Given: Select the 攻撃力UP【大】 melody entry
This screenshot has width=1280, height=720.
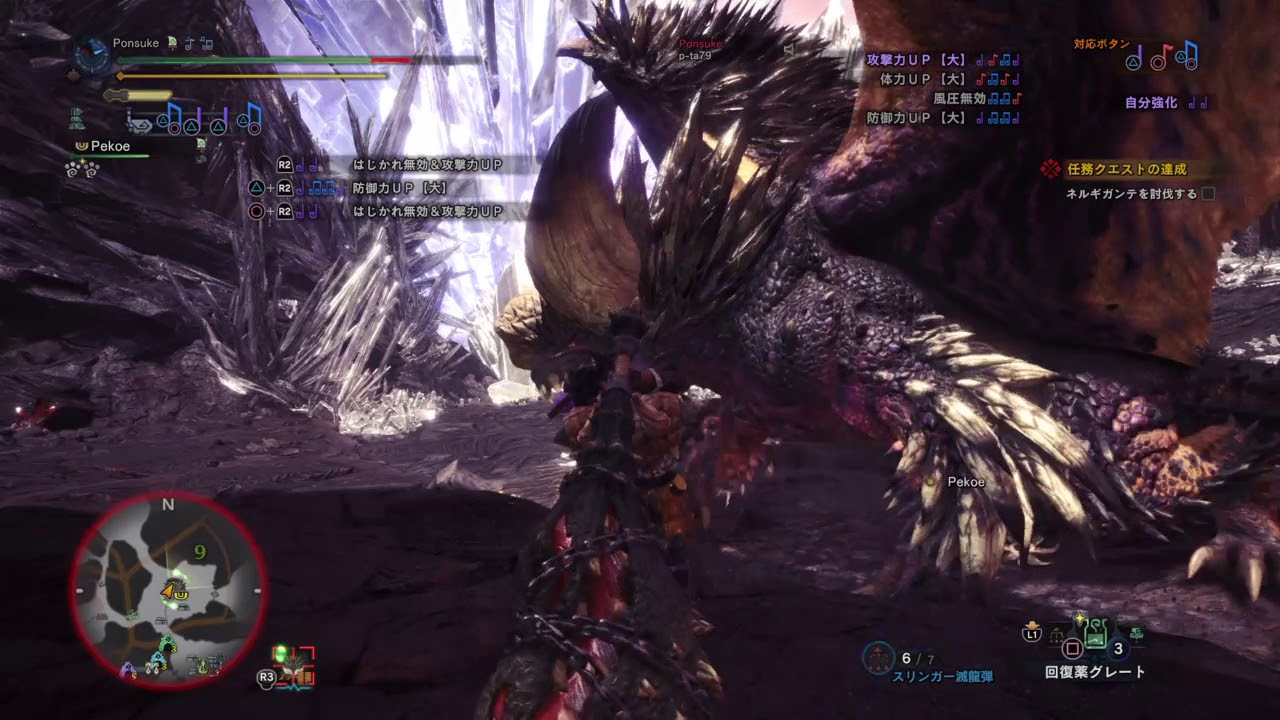Looking at the screenshot, I should point(942,60).
